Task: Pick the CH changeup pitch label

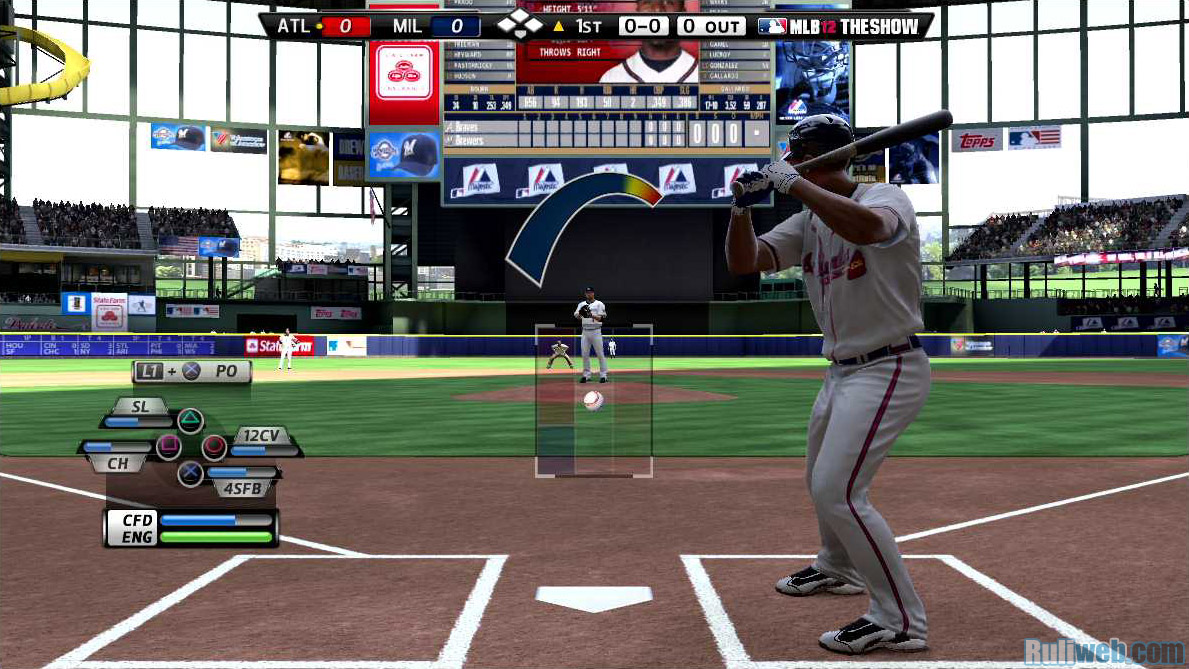Action: pyautogui.click(x=117, y=463)
